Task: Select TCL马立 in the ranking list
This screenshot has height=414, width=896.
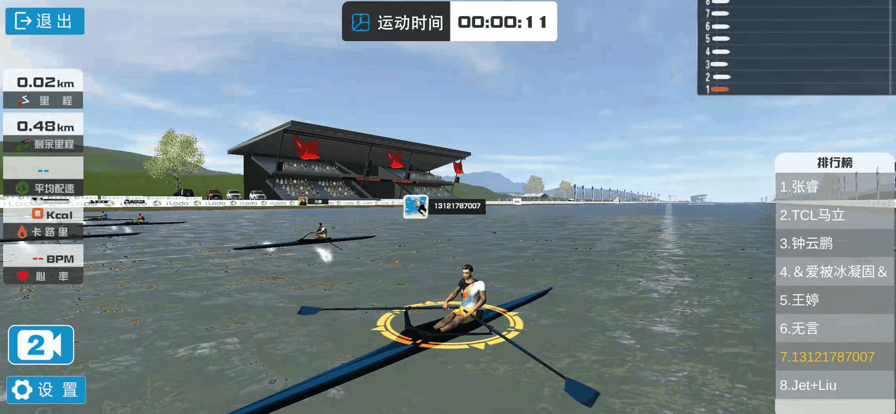Action: pyautogui.click(x=834, y=215)
